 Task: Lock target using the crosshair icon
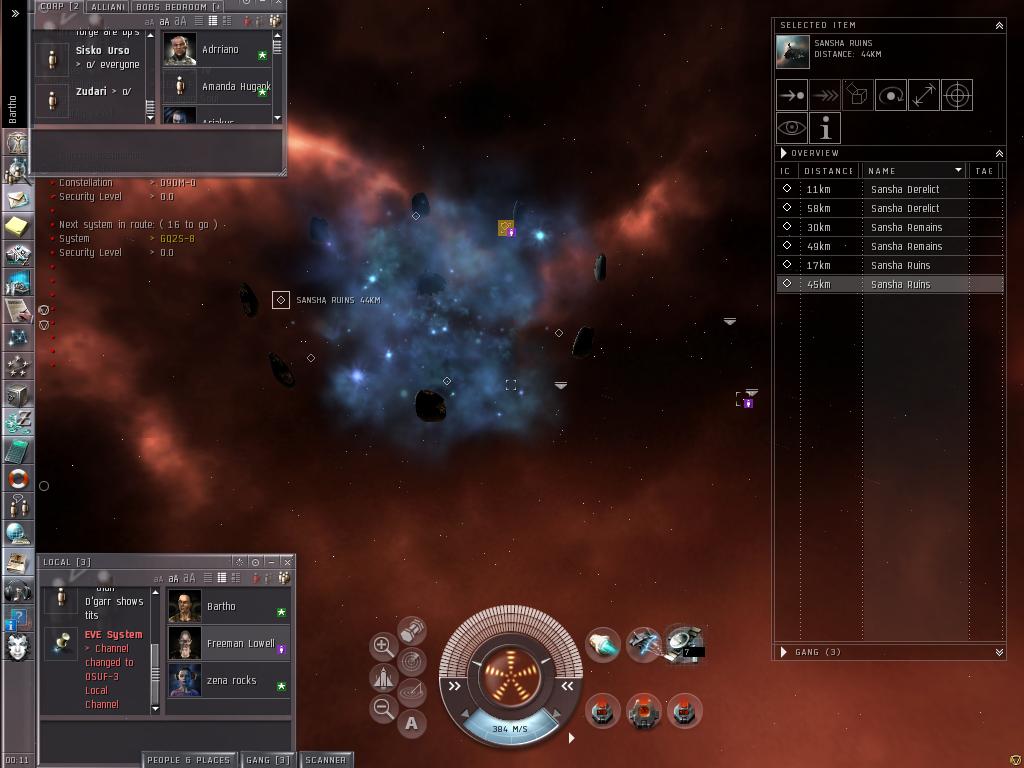click(x=957, y=96)
